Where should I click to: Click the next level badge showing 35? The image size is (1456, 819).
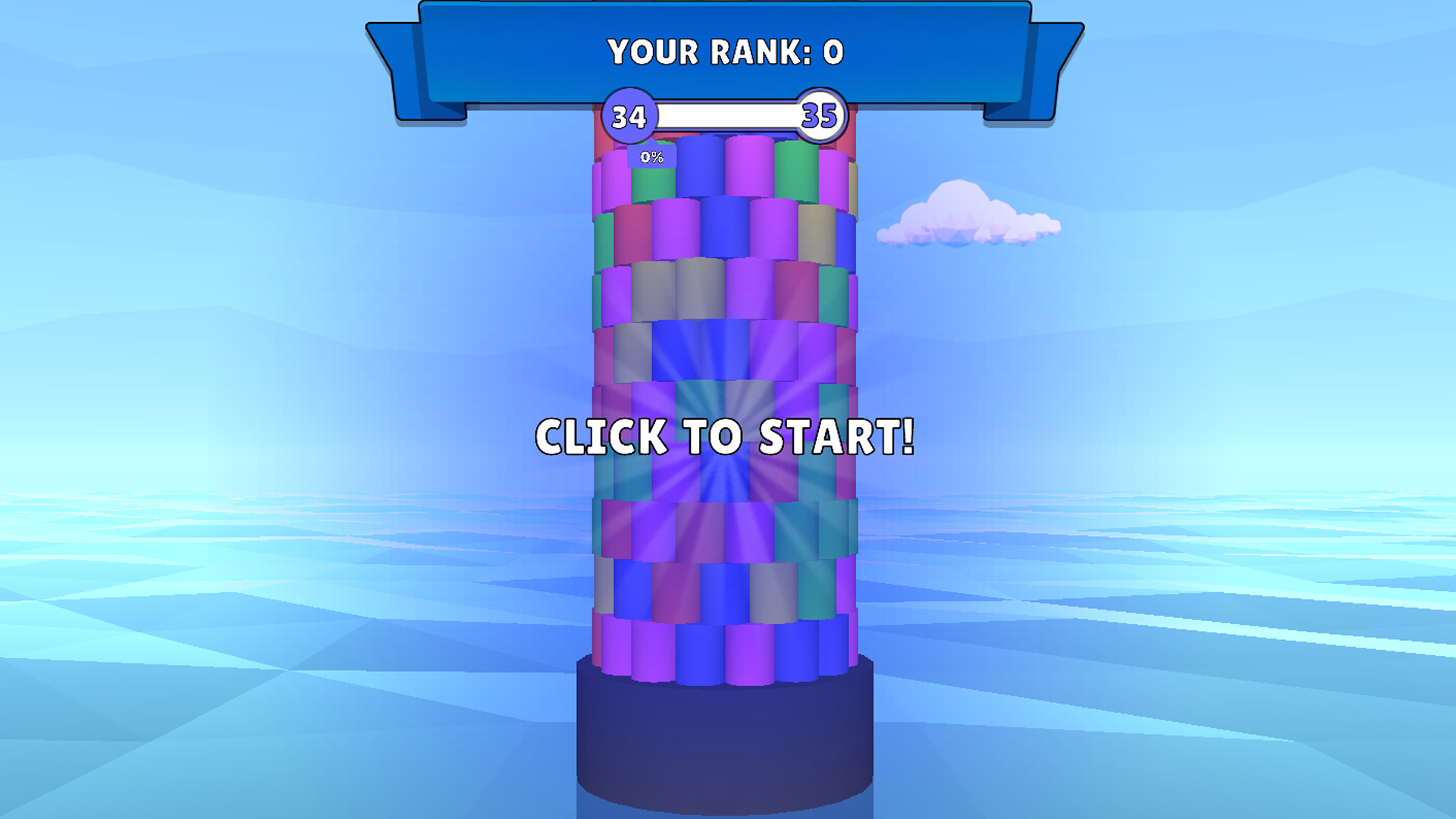pyautogui.click(x=820, y=116)
